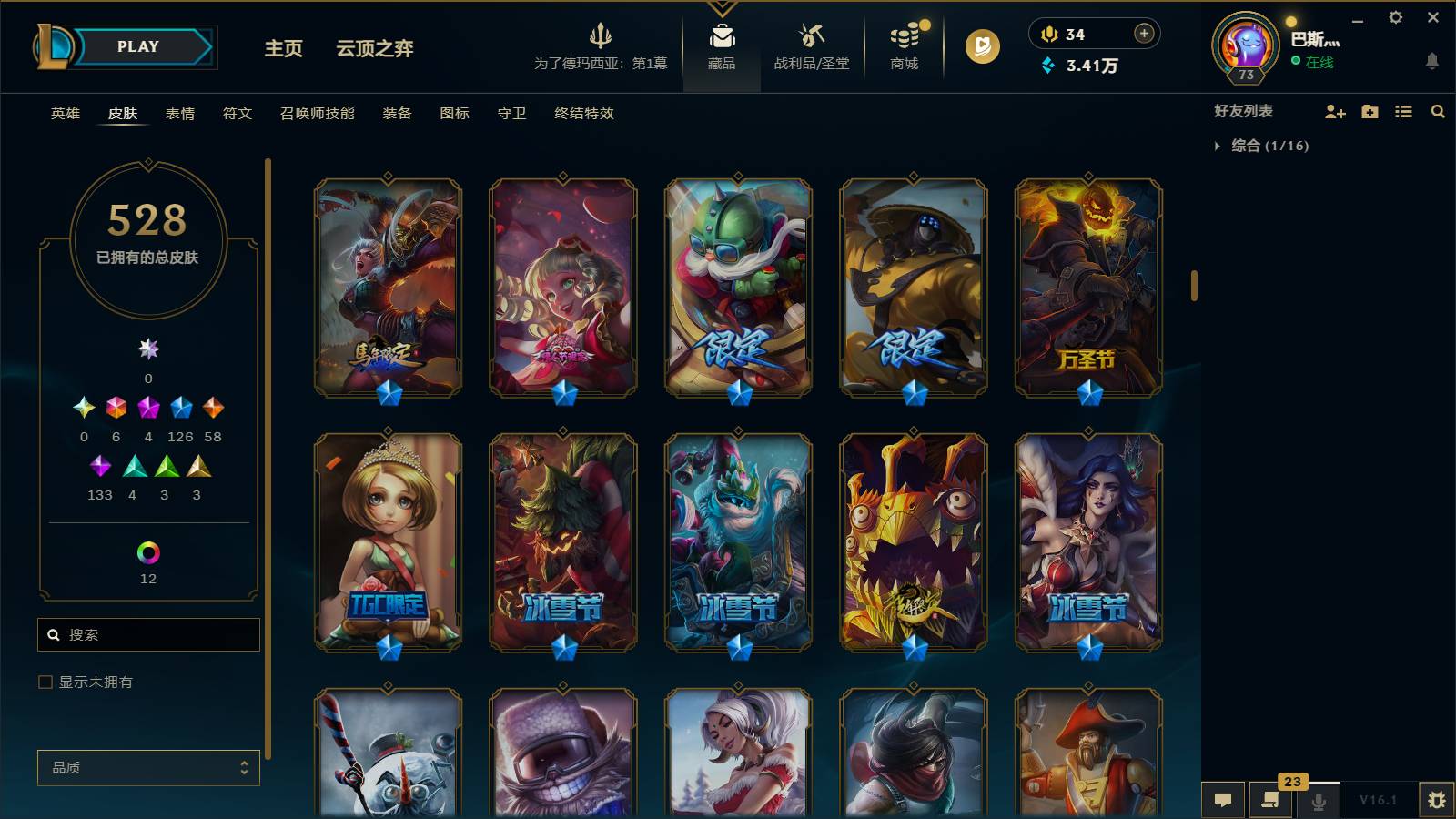Image resolution: width=1456 pixels, height=819 pixels.
Task: Open the friend search magnifier icon
Action: click(x=1438, y=112)
